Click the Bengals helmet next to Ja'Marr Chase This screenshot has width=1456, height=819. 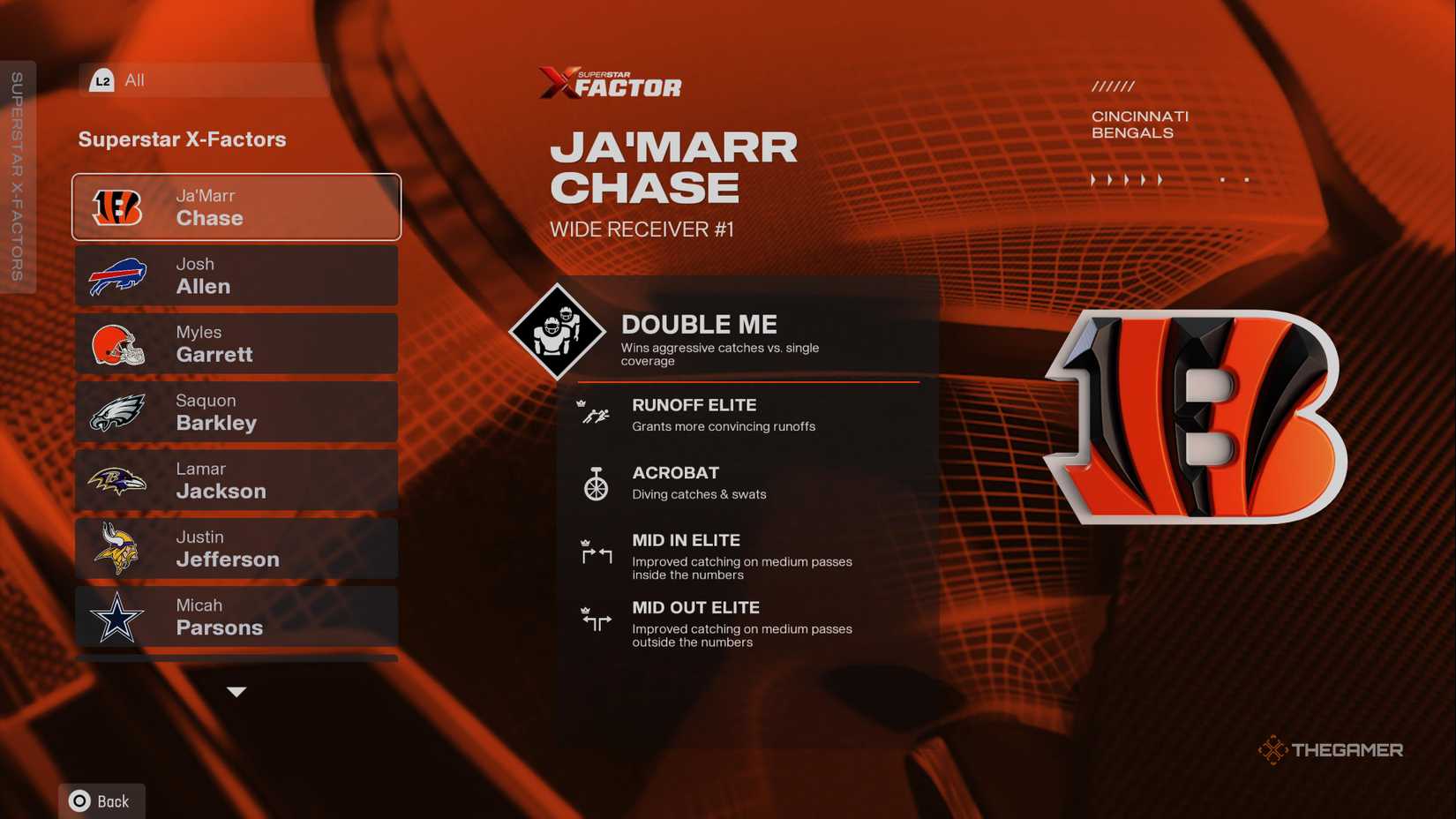tap(119, 207)
